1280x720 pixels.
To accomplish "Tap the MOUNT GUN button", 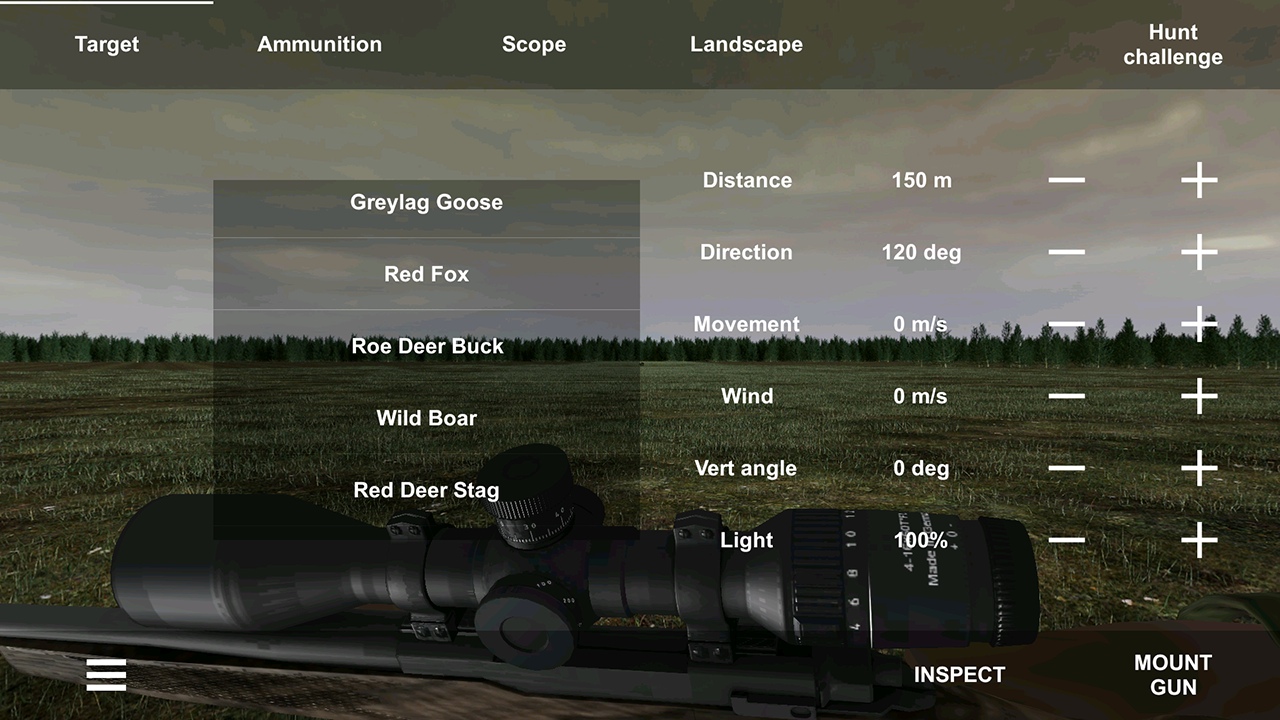I will (x=1172, y=675).
